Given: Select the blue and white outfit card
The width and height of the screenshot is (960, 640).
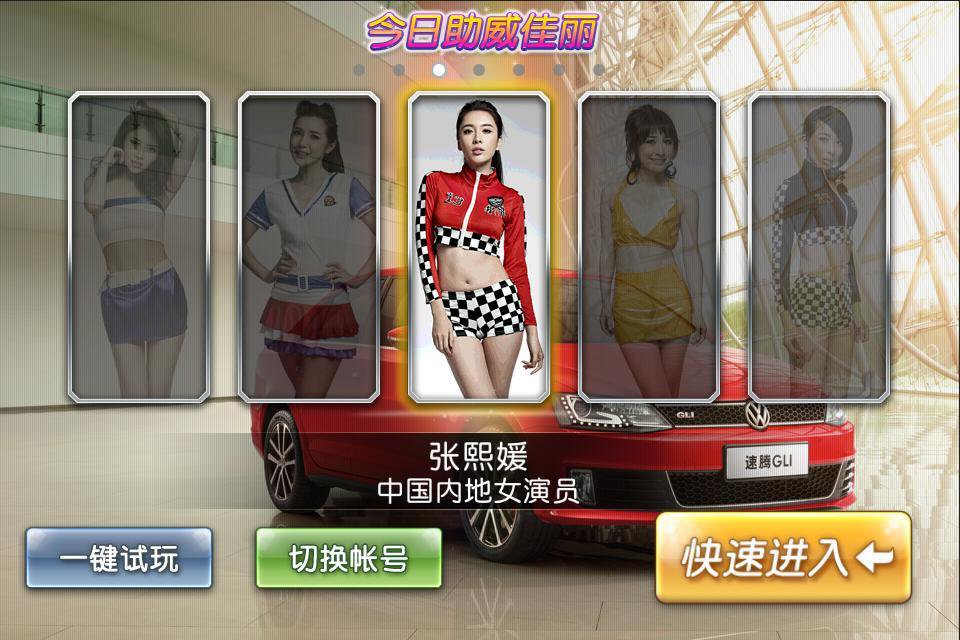Looking at the screenshot, I should coord(139,247).
